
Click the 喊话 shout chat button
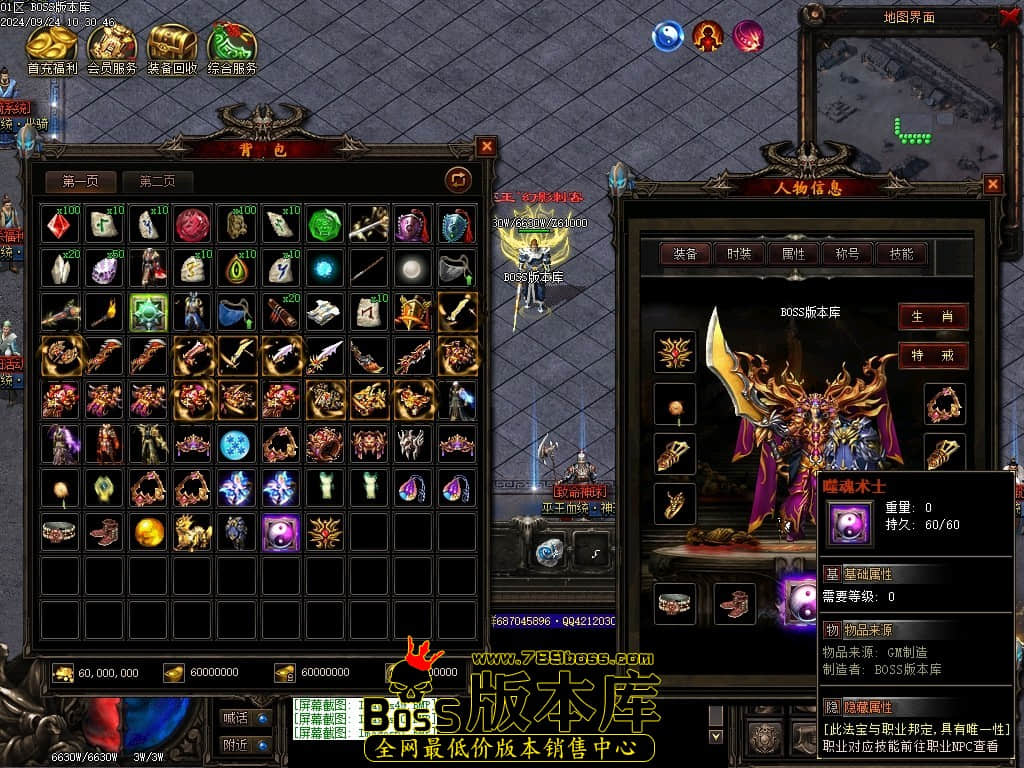245,717
